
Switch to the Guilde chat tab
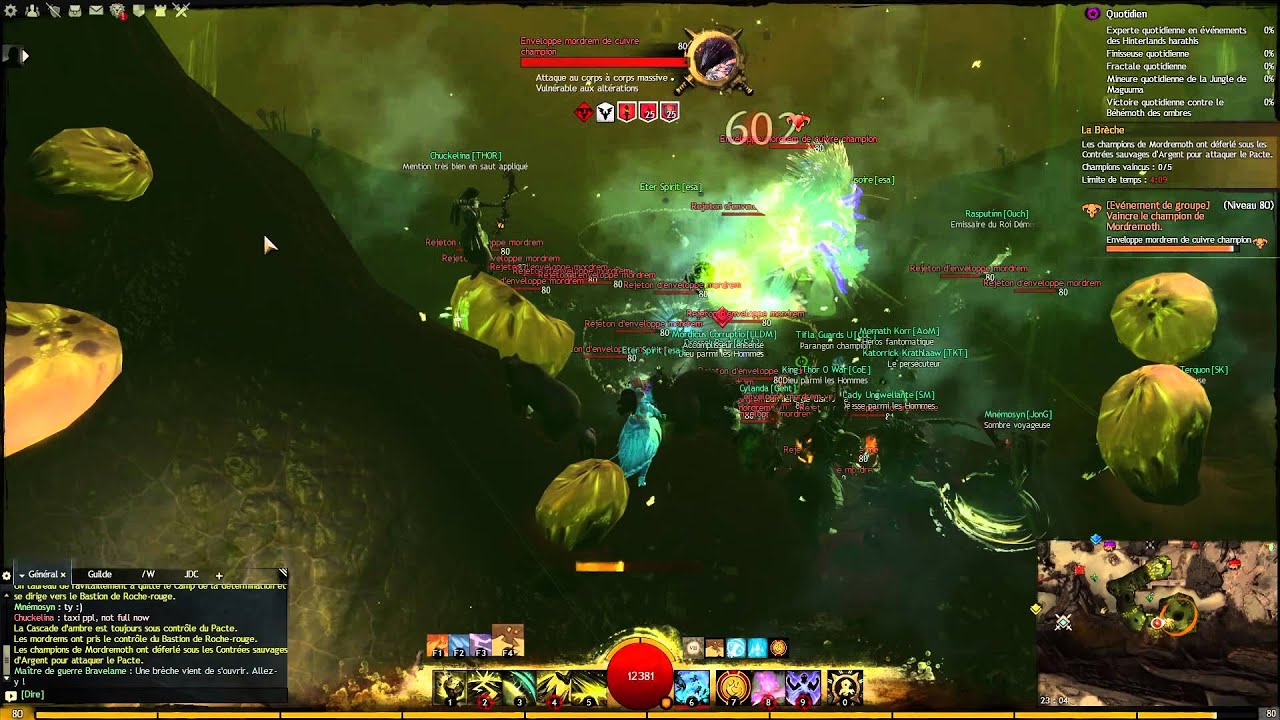tap(100, 575)
